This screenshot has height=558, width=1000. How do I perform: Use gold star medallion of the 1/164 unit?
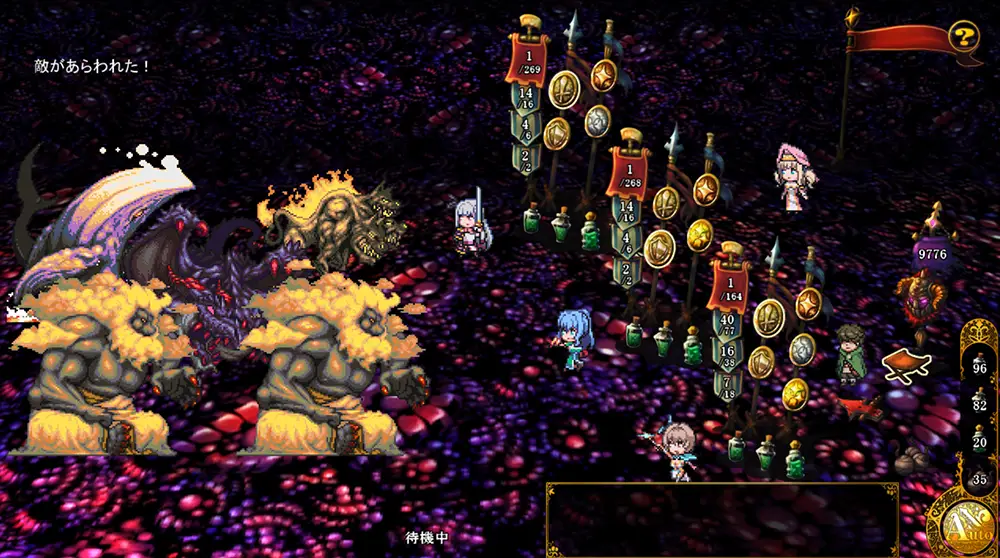795,391
